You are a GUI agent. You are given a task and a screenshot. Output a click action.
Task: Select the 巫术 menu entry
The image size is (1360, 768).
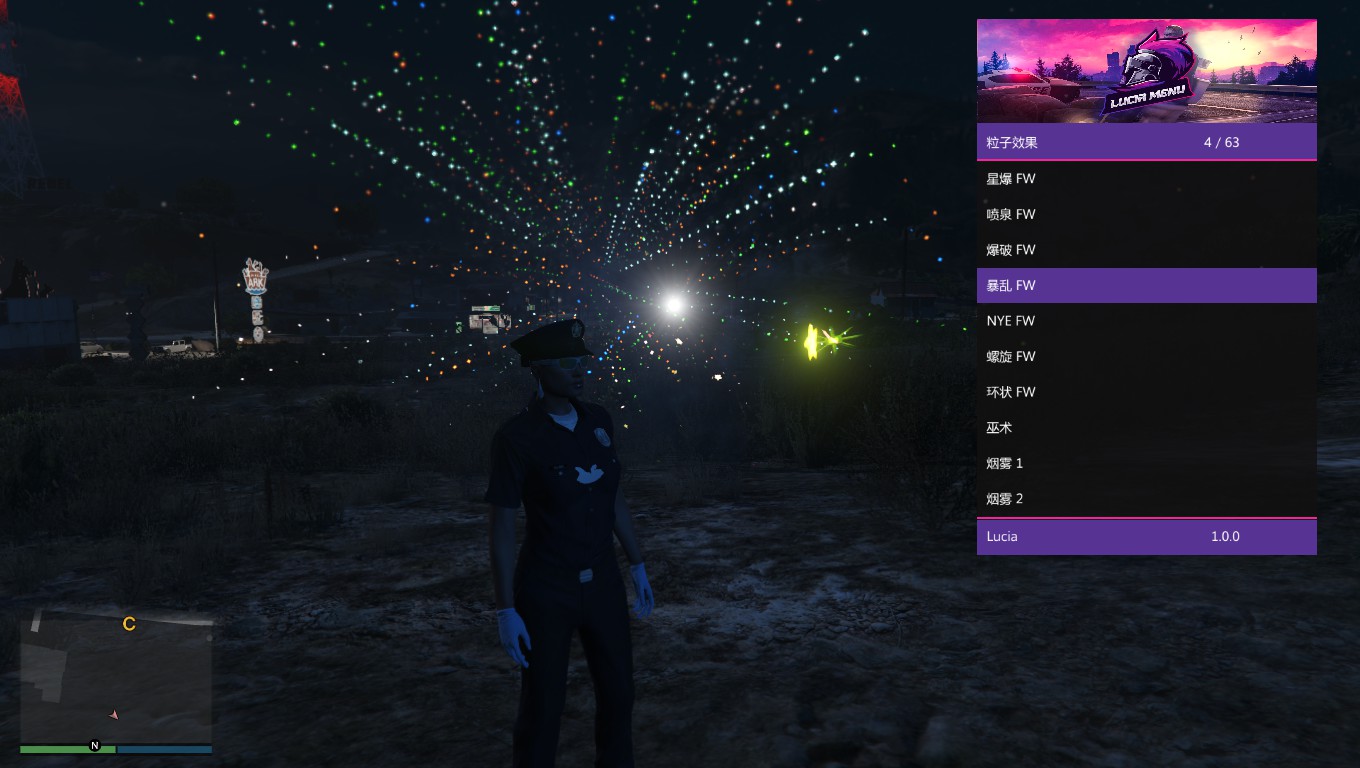coord(1146,428)
